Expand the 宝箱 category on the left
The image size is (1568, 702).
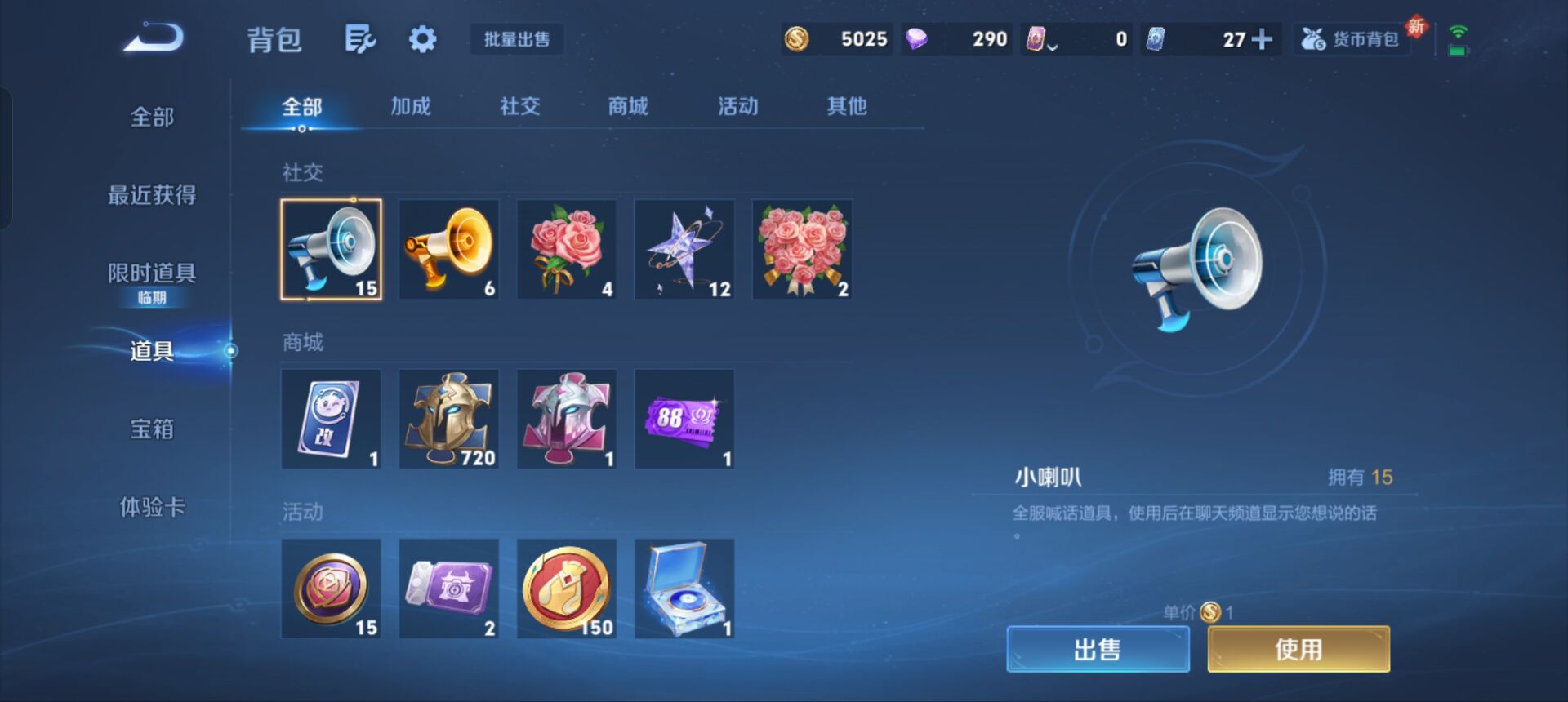tap(151, 429)
